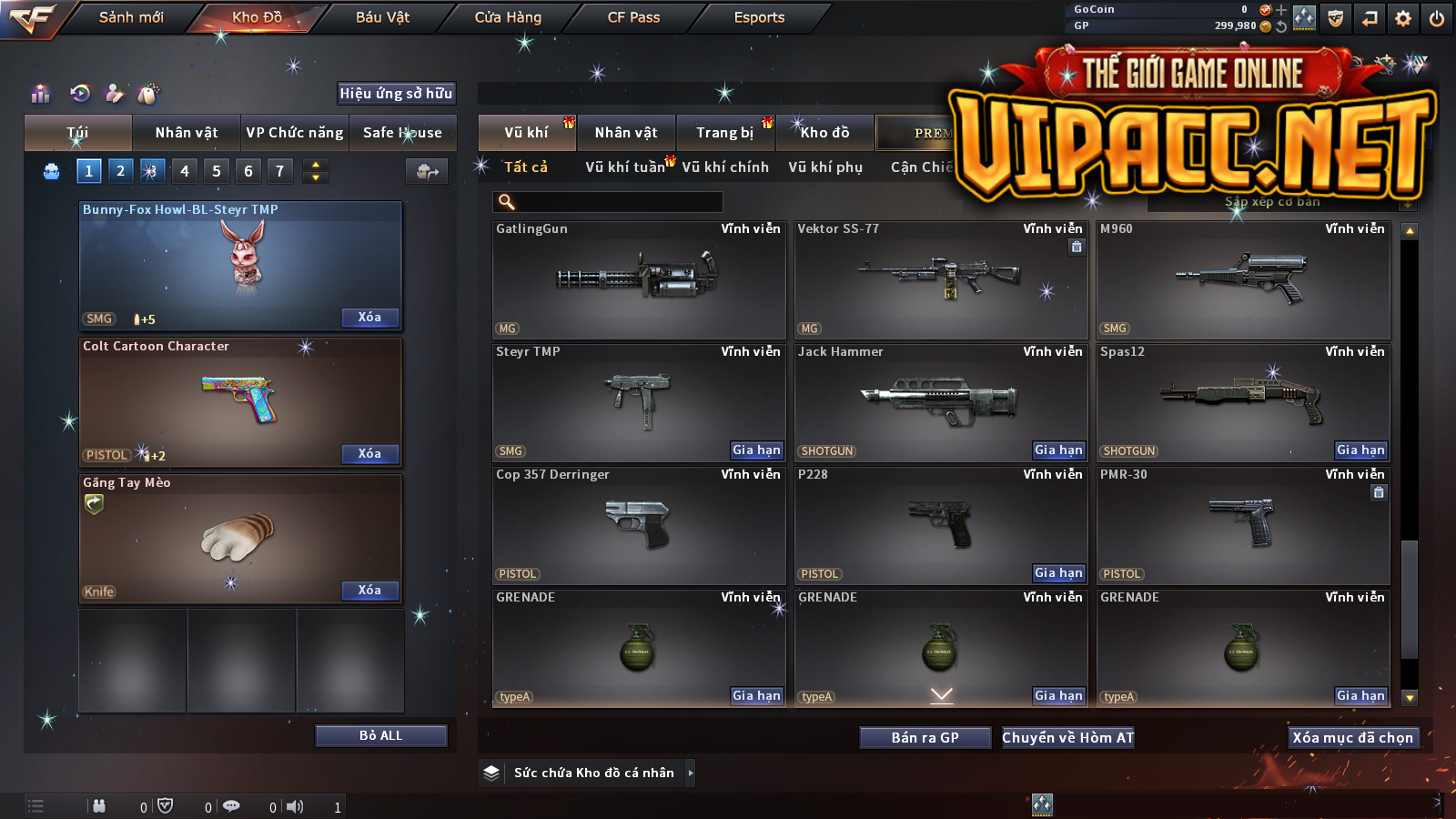Click the Hiệu ứng sở hữu button

pos(396,93)
